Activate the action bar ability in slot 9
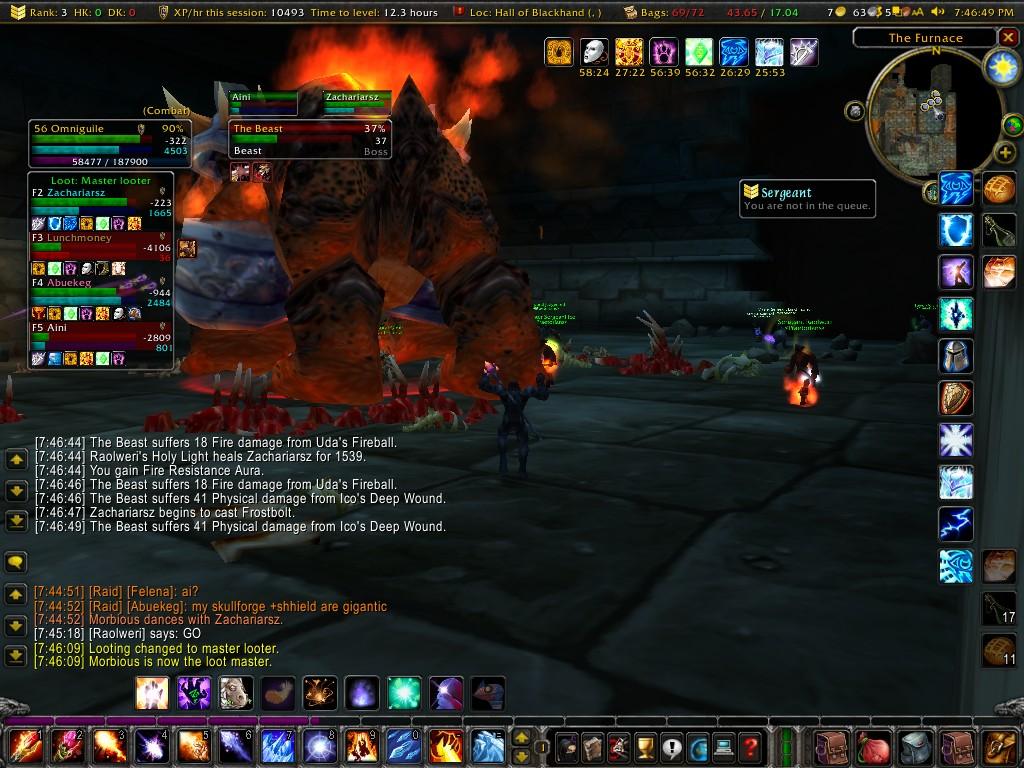Viewport: 1024px width, 768px height. tap(361, 747)
